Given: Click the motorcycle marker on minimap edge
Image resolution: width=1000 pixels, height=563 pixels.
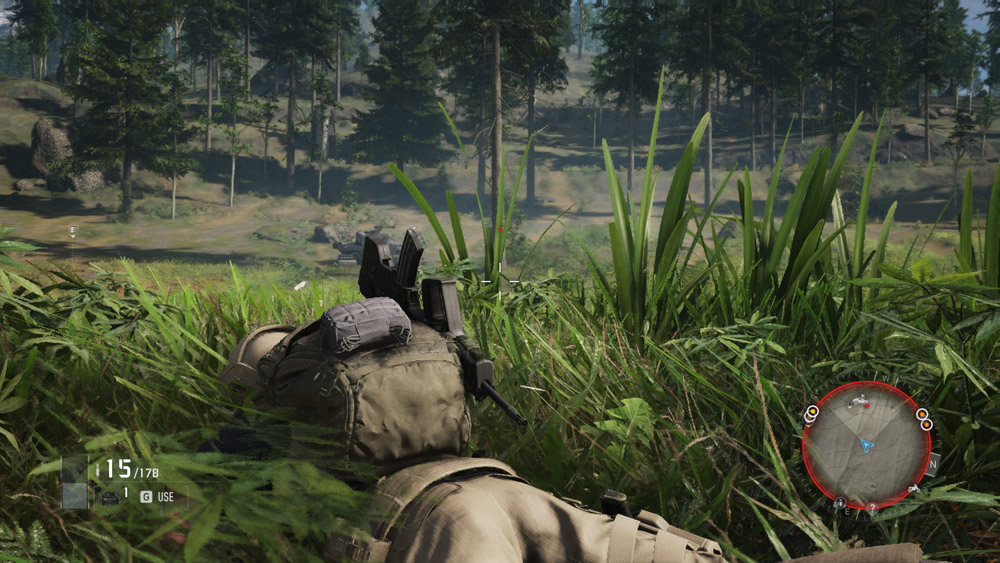Looking at the screenshot, I should pyautogui.click(x=914, y=488).
